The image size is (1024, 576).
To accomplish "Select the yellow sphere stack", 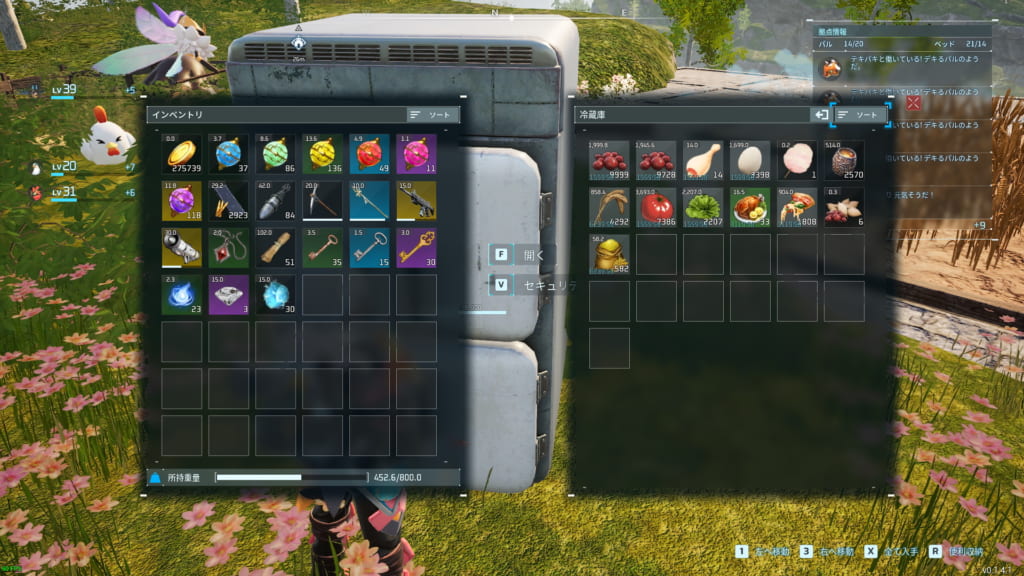I will [x=322, y=154].
